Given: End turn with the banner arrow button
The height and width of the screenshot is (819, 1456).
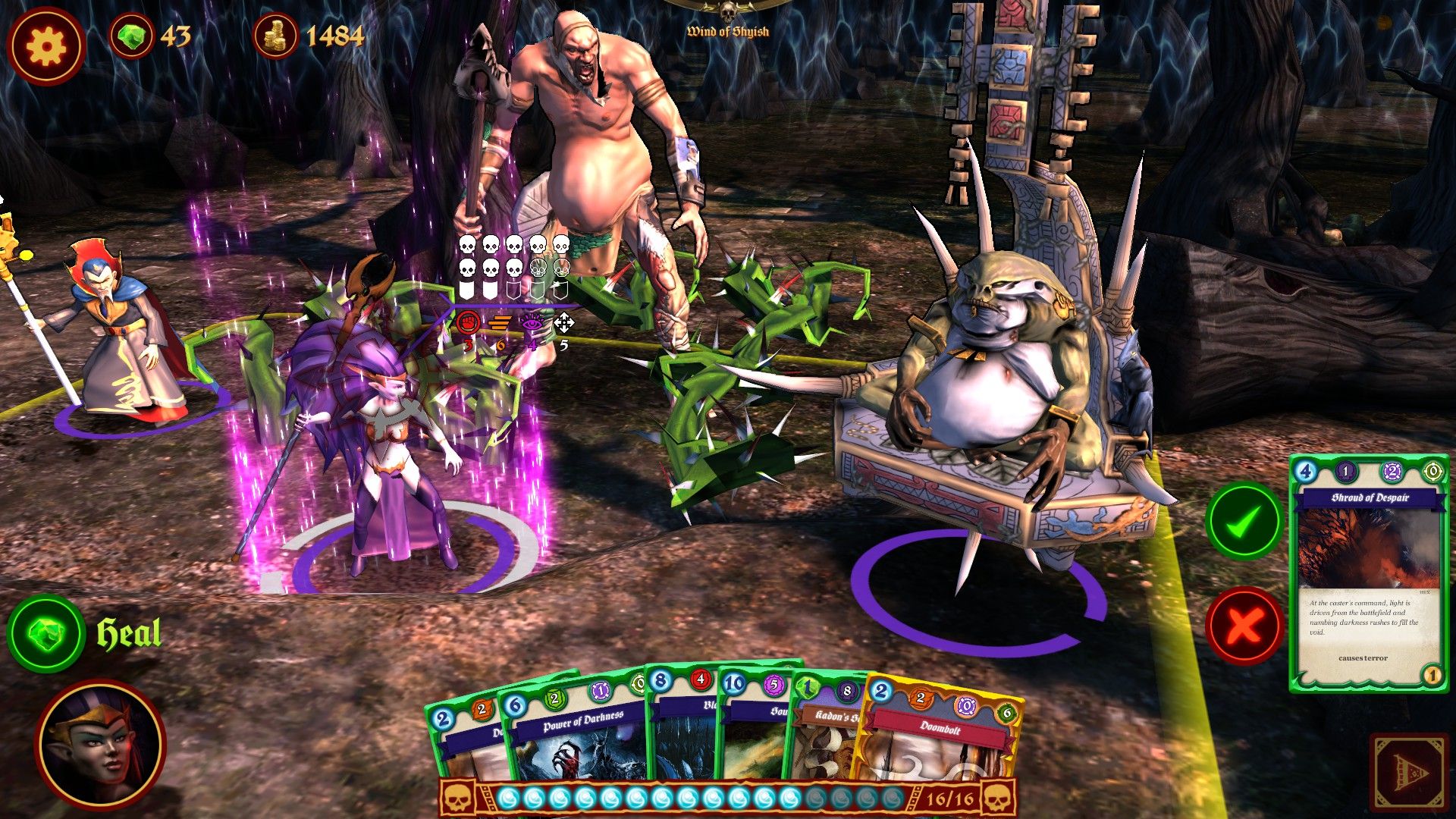Looking at the screenshot, I should click(1409, 773).
